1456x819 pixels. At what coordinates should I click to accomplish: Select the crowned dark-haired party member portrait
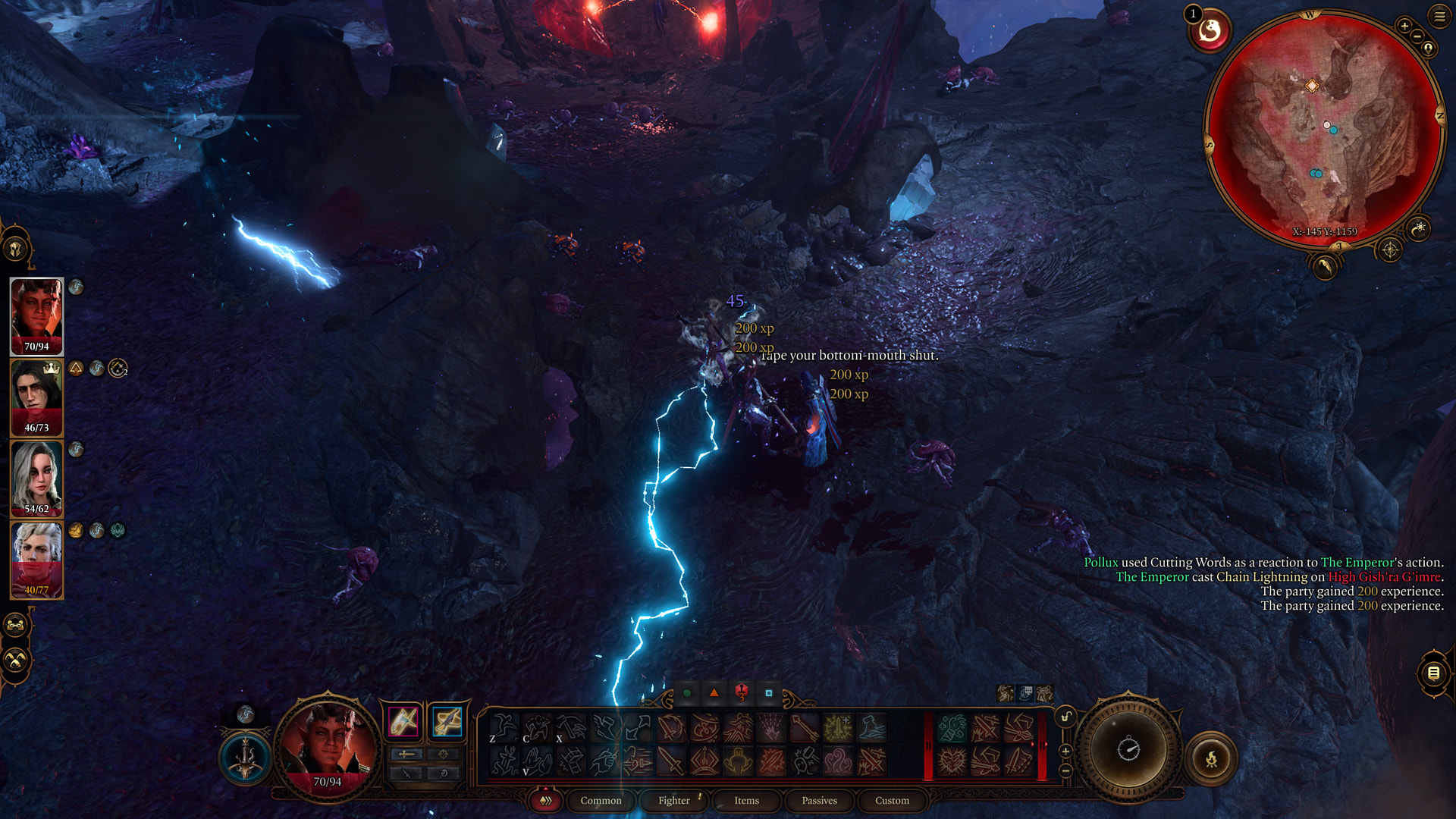point(36,397)
